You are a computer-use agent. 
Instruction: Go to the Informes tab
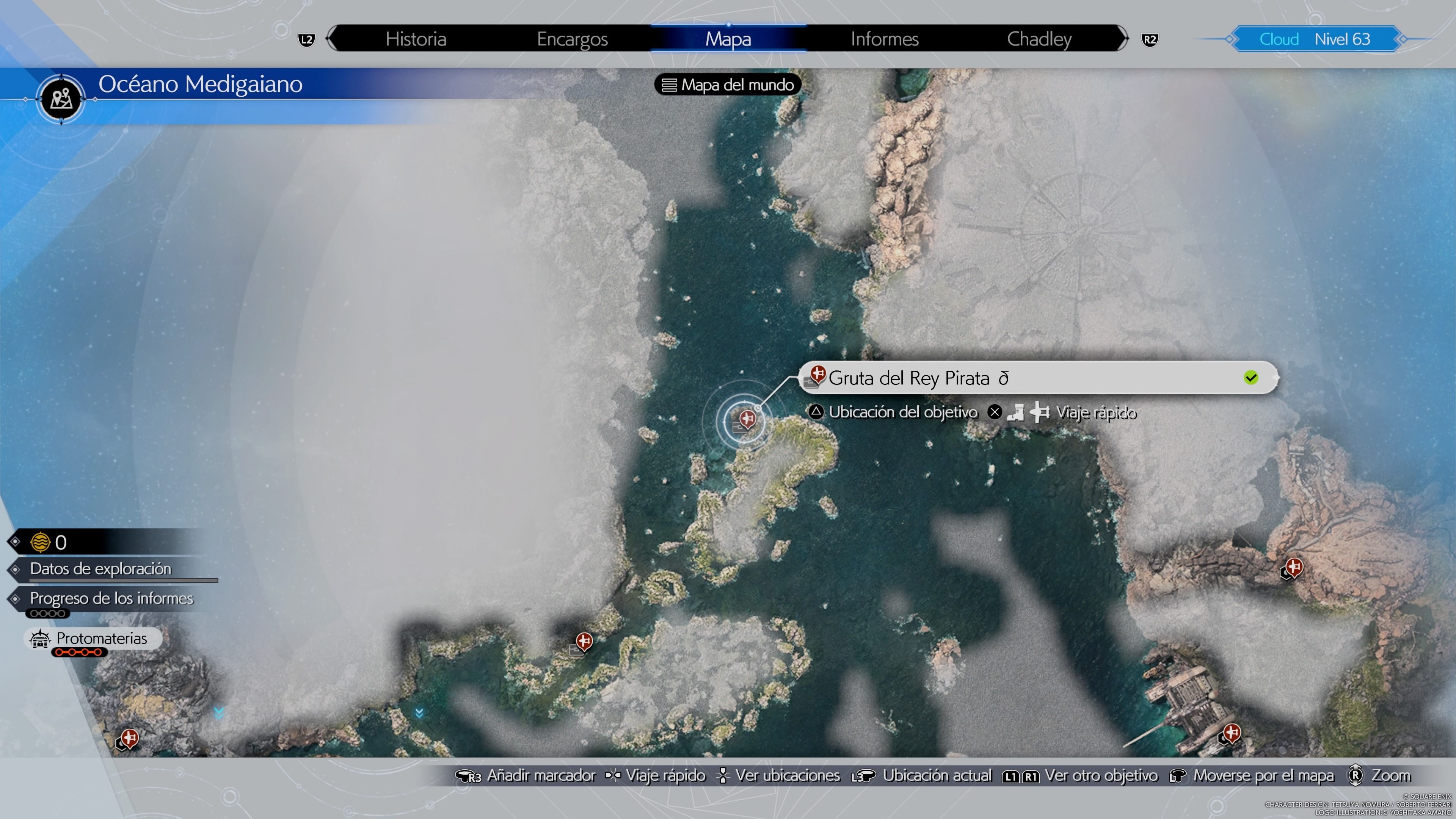[885, 39]
